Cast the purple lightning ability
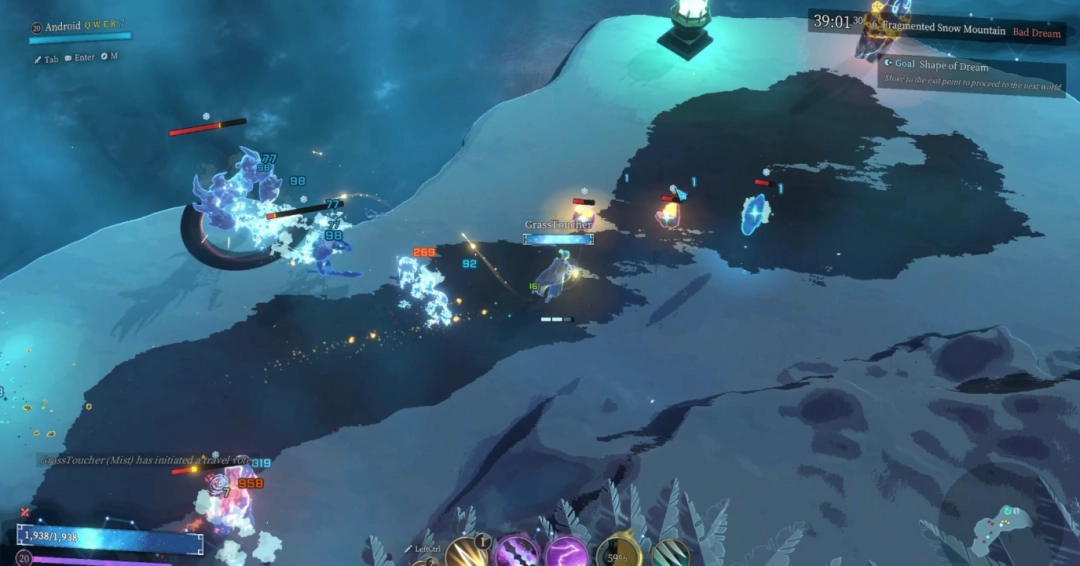Screen dimensions: 1080x566 click(x=567, y=553)
